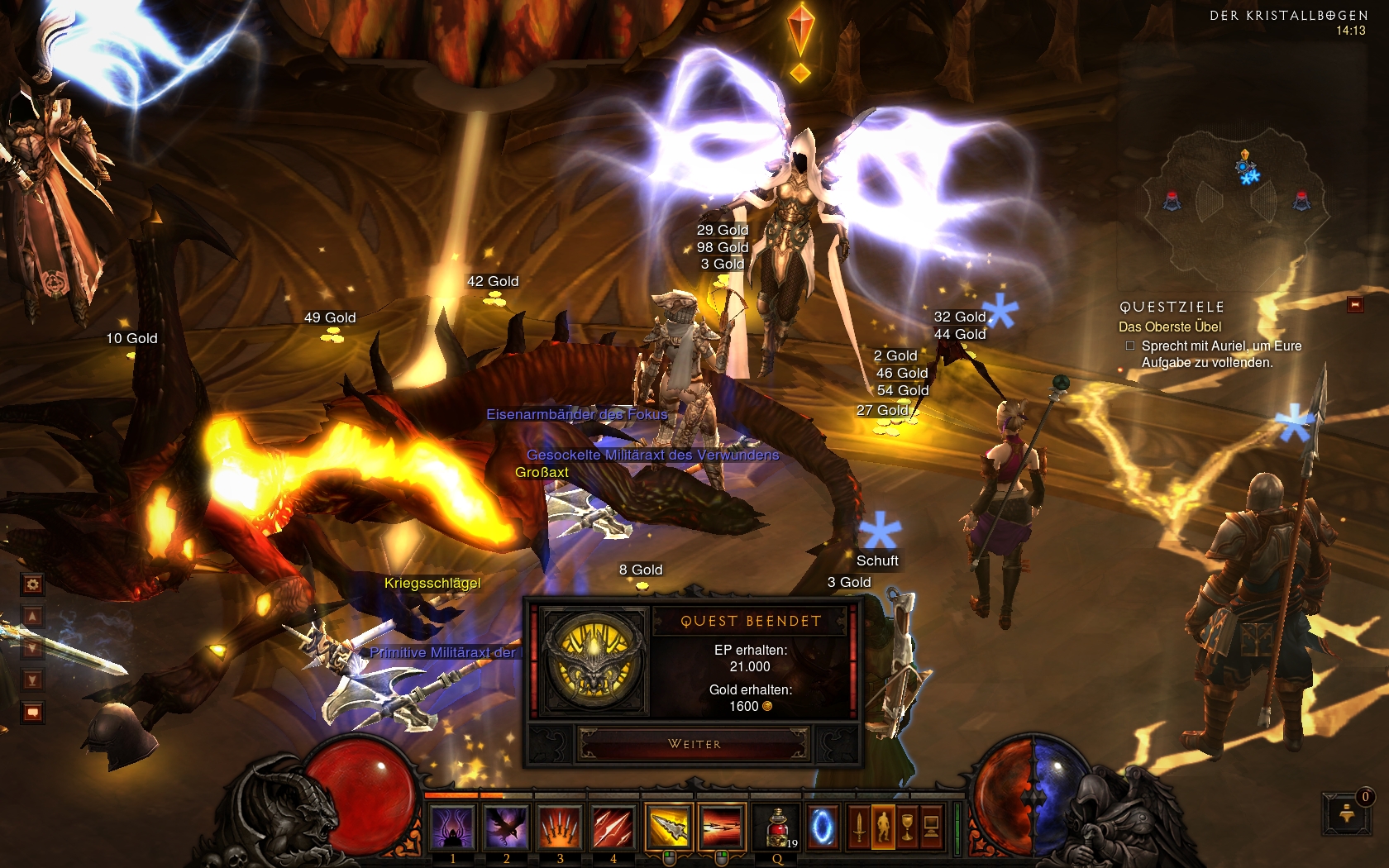Select the golden arrowhead left-mouse skill
Image resolution: width=1389 pixels, height=868 pixels.
[x=668, y=827]
